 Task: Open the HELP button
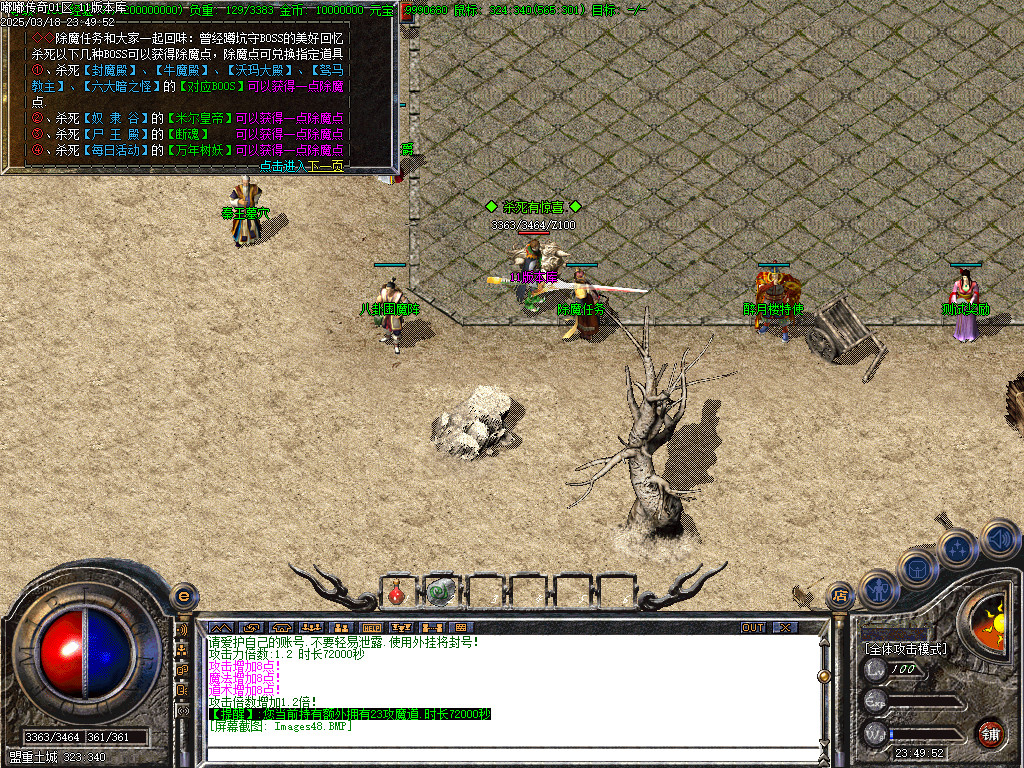pyautogui.click(x=371, y=627)
